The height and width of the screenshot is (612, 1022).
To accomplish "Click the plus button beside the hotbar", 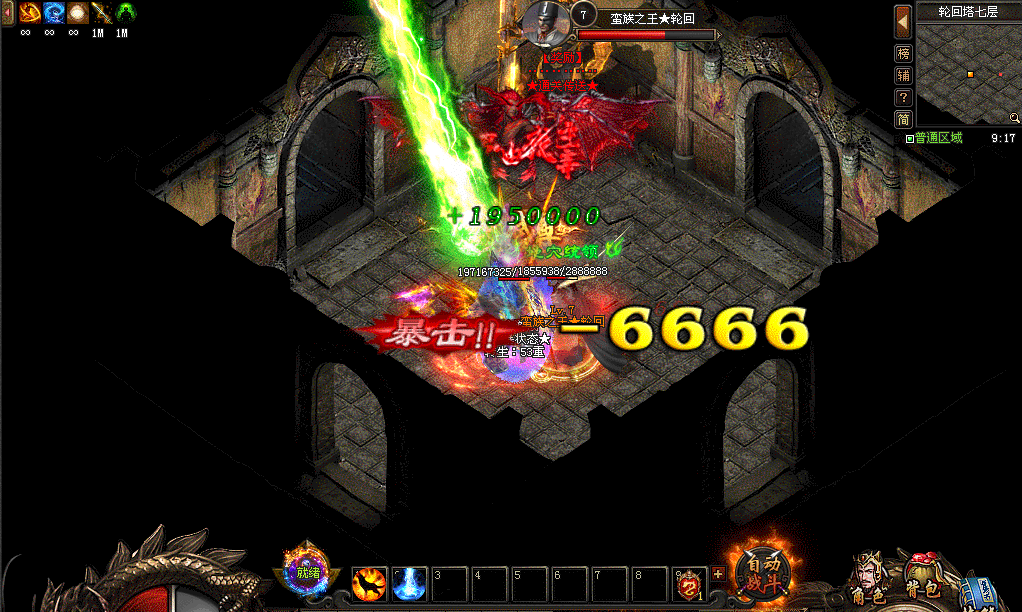I will [x=717, y=574].
